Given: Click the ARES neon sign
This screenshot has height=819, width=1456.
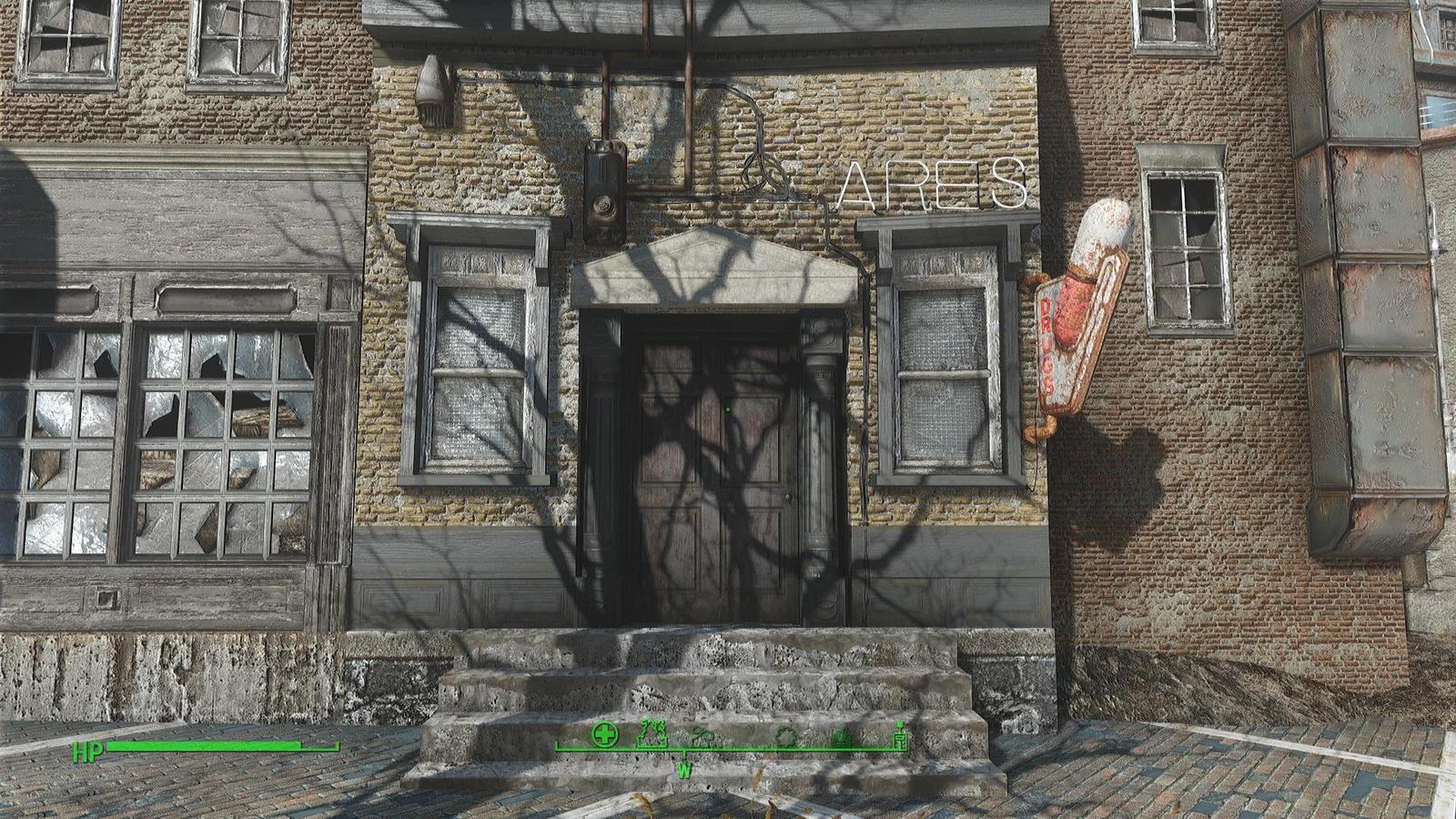Looking at the screenshot, I should point(937,182).
